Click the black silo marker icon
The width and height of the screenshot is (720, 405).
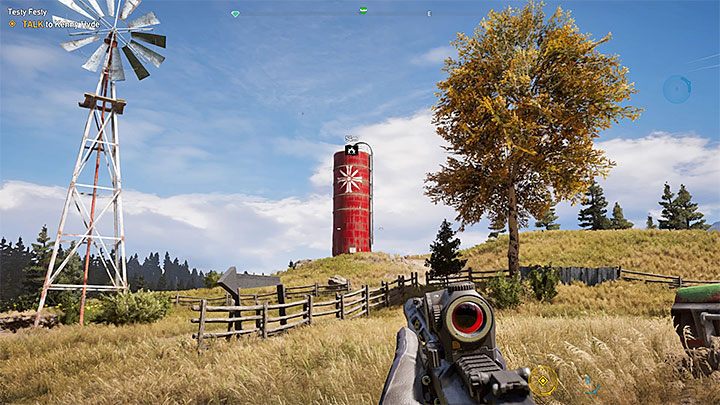pyautogui.click(x=351, y=149)
